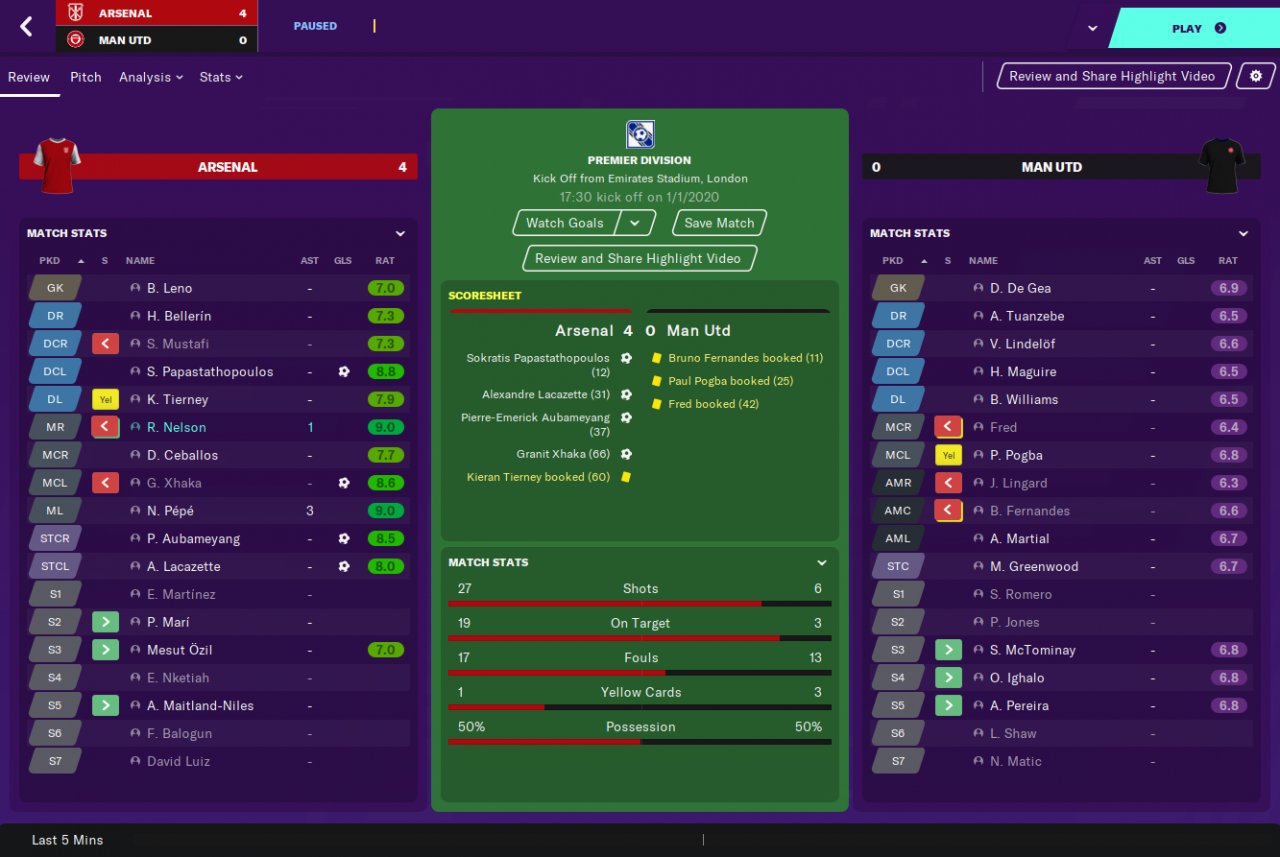Select the Review tab
1280x857 pixels.
(x=29, y=77)
